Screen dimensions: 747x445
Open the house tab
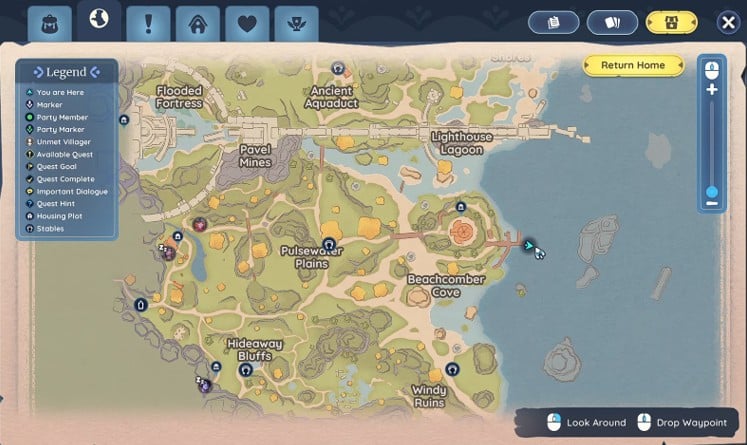pos(198,22)
